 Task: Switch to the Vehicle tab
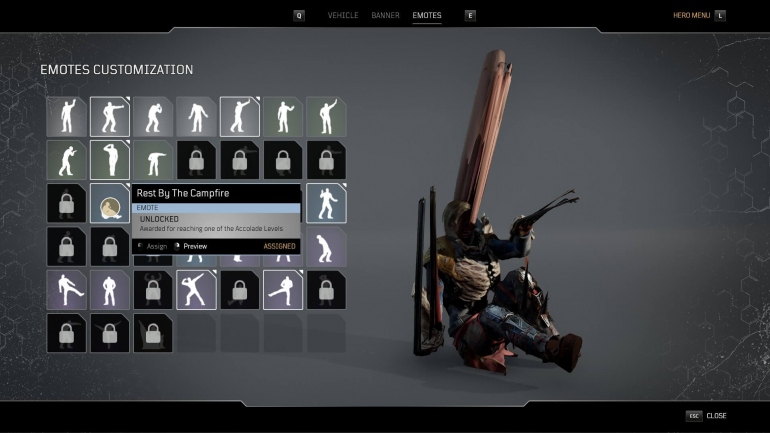(343, 16)
